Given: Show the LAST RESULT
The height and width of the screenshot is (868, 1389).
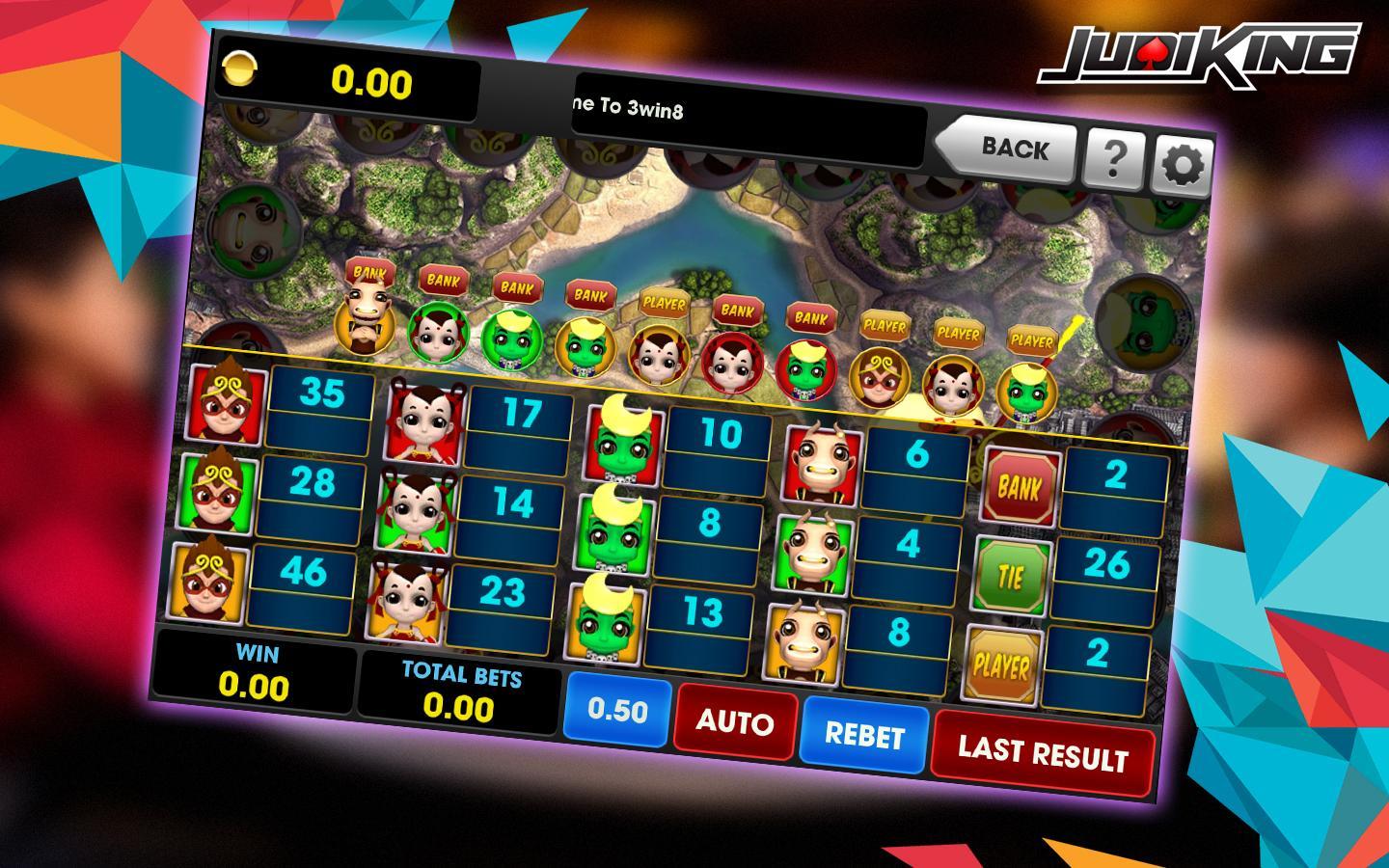Looking at the screenshot, I should point(1042,751).
